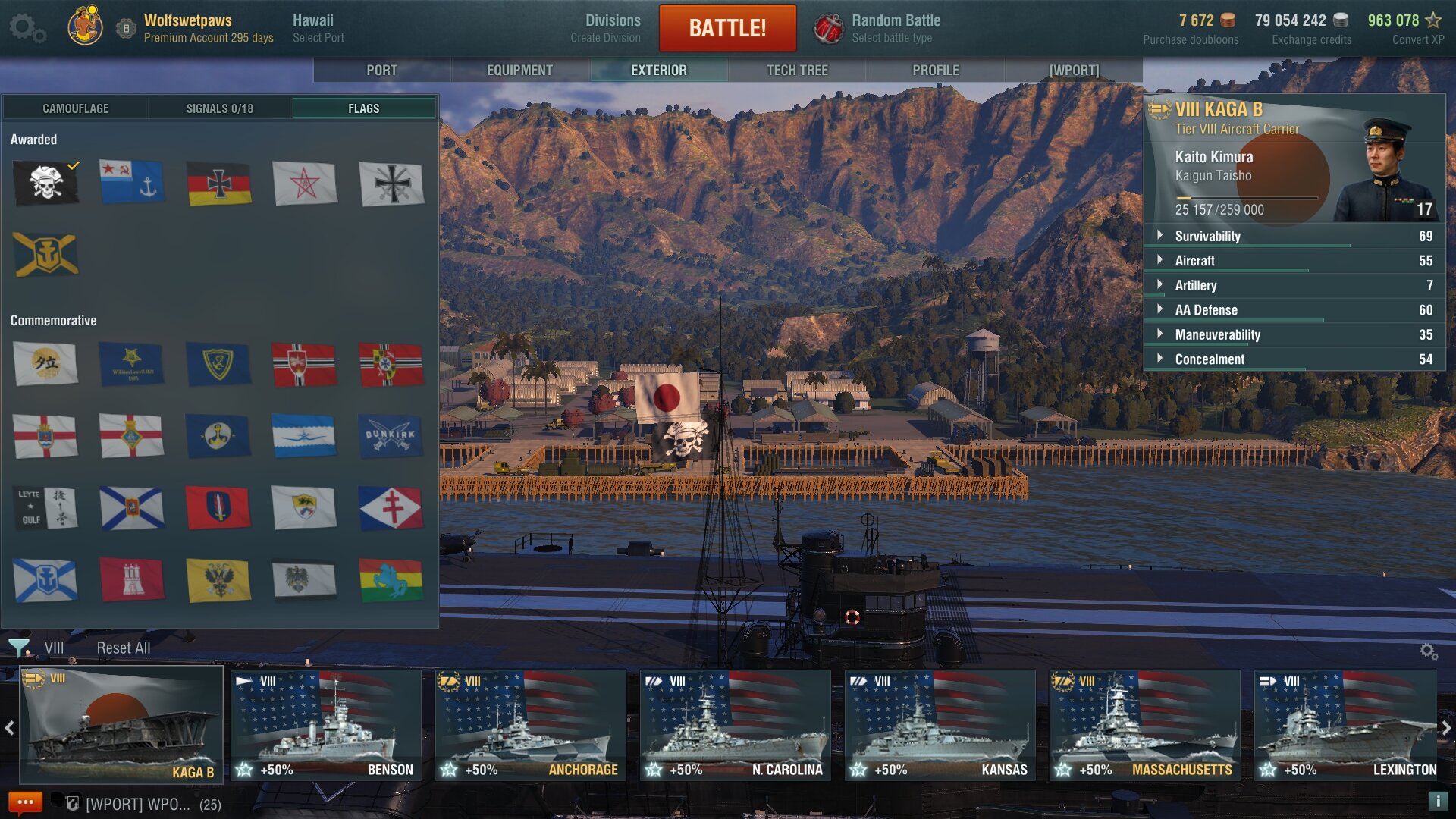Reset All carousel filters
The width and height of the screenshot is (1456, 819).
pos(123,648)
